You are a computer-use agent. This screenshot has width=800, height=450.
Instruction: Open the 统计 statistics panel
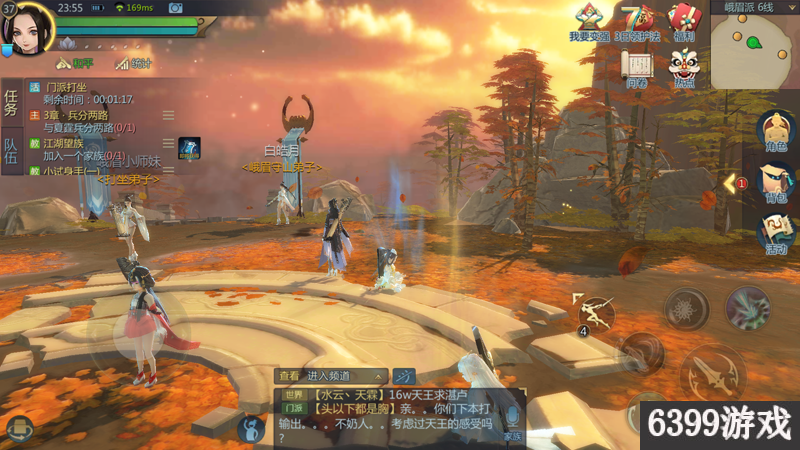tap(133, 63)
